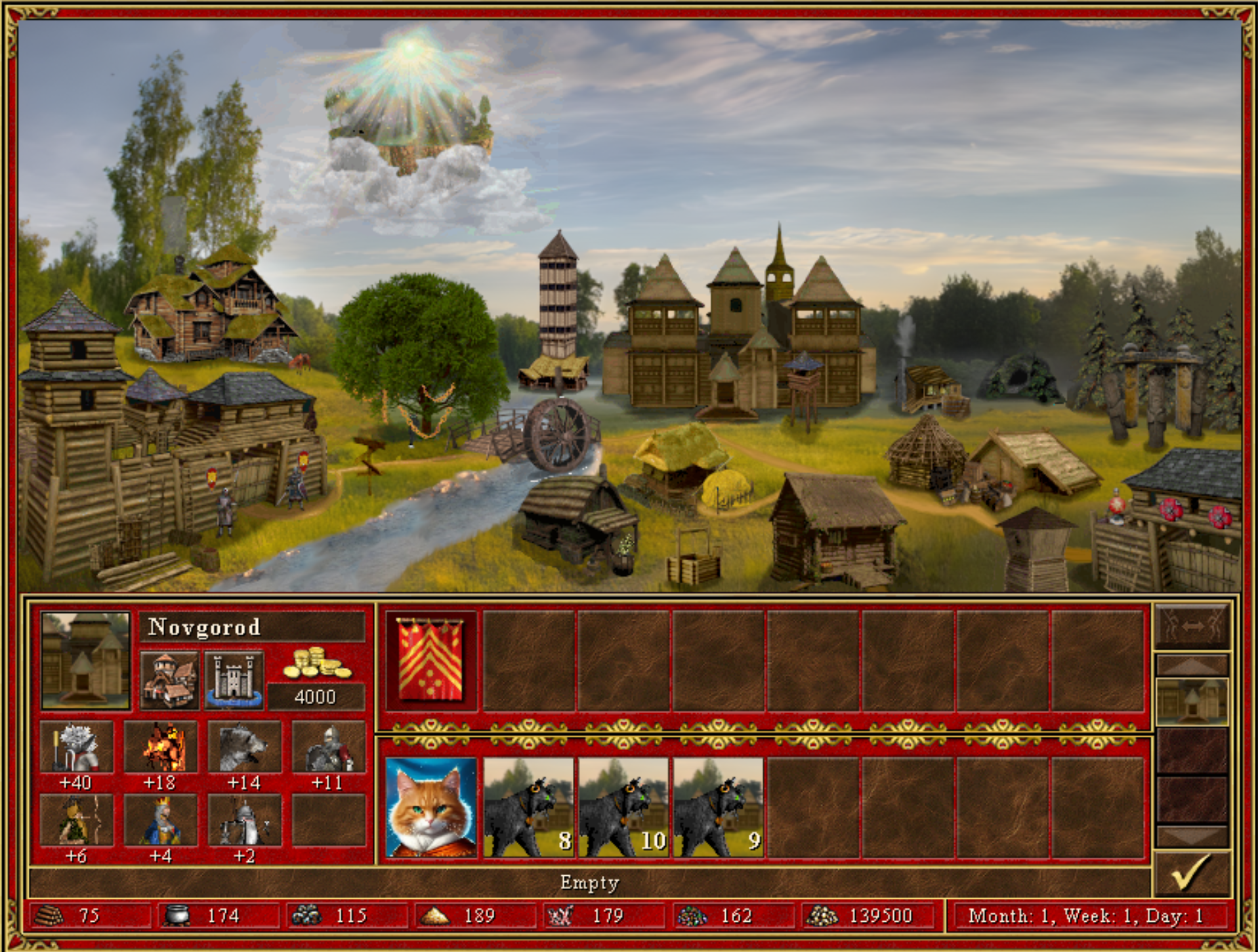This screenshot has height=952, width=1258.
Task: Select the town thumbnail in the town list
Action: (x=1191, y=701)
